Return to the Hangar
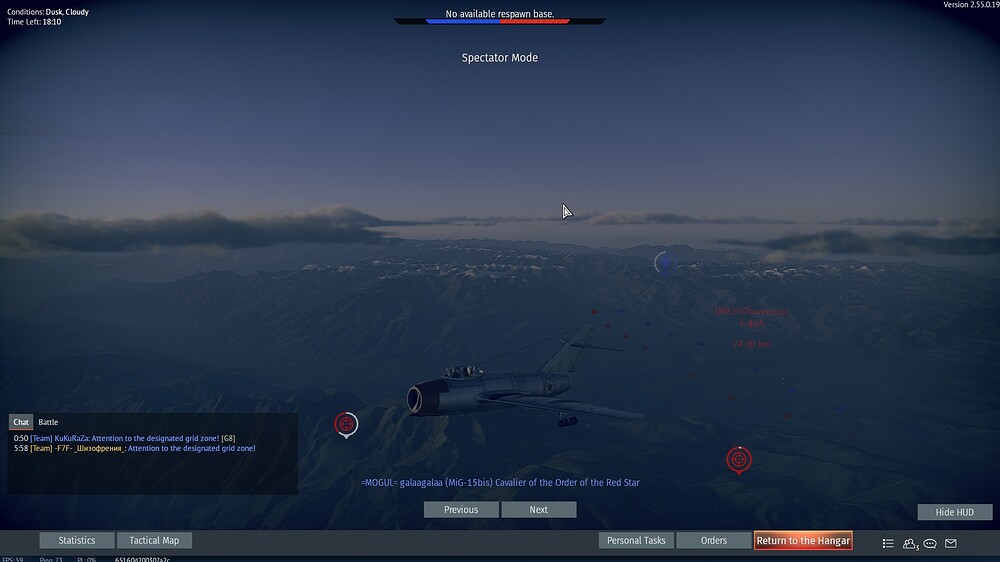This screenshot has width=1000, height=562. 803,540
